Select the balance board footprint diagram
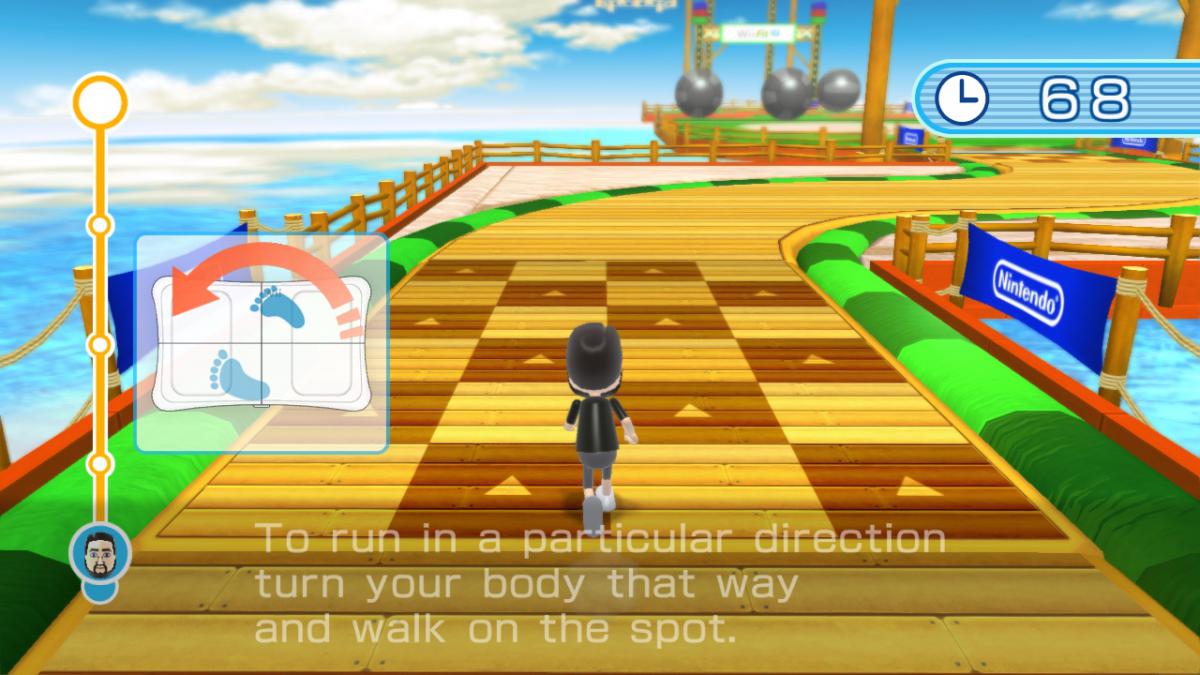The width and height of the screenshot is (1200, 675). click(x=261, y=343)
